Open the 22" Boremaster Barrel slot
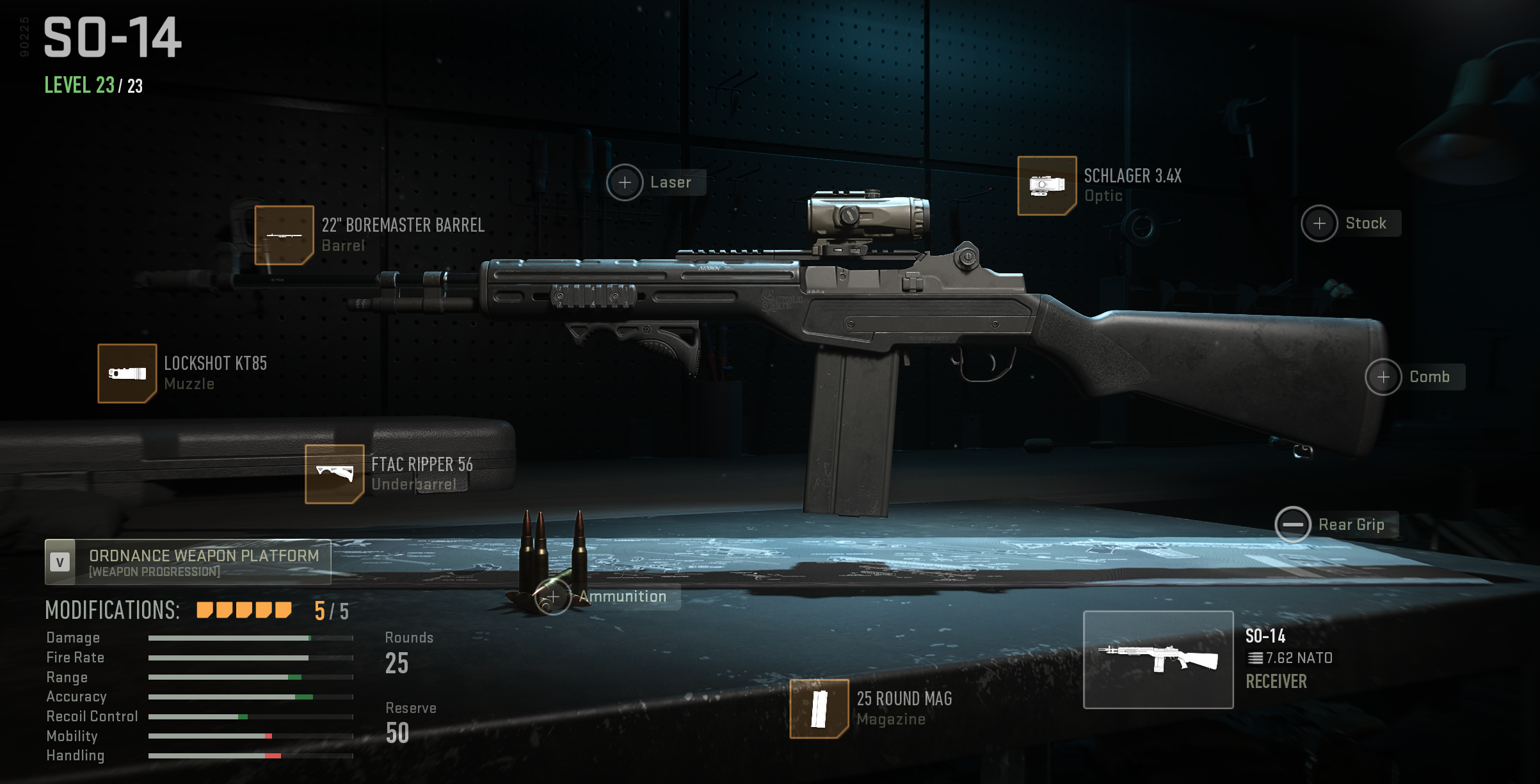 point(284,235)
